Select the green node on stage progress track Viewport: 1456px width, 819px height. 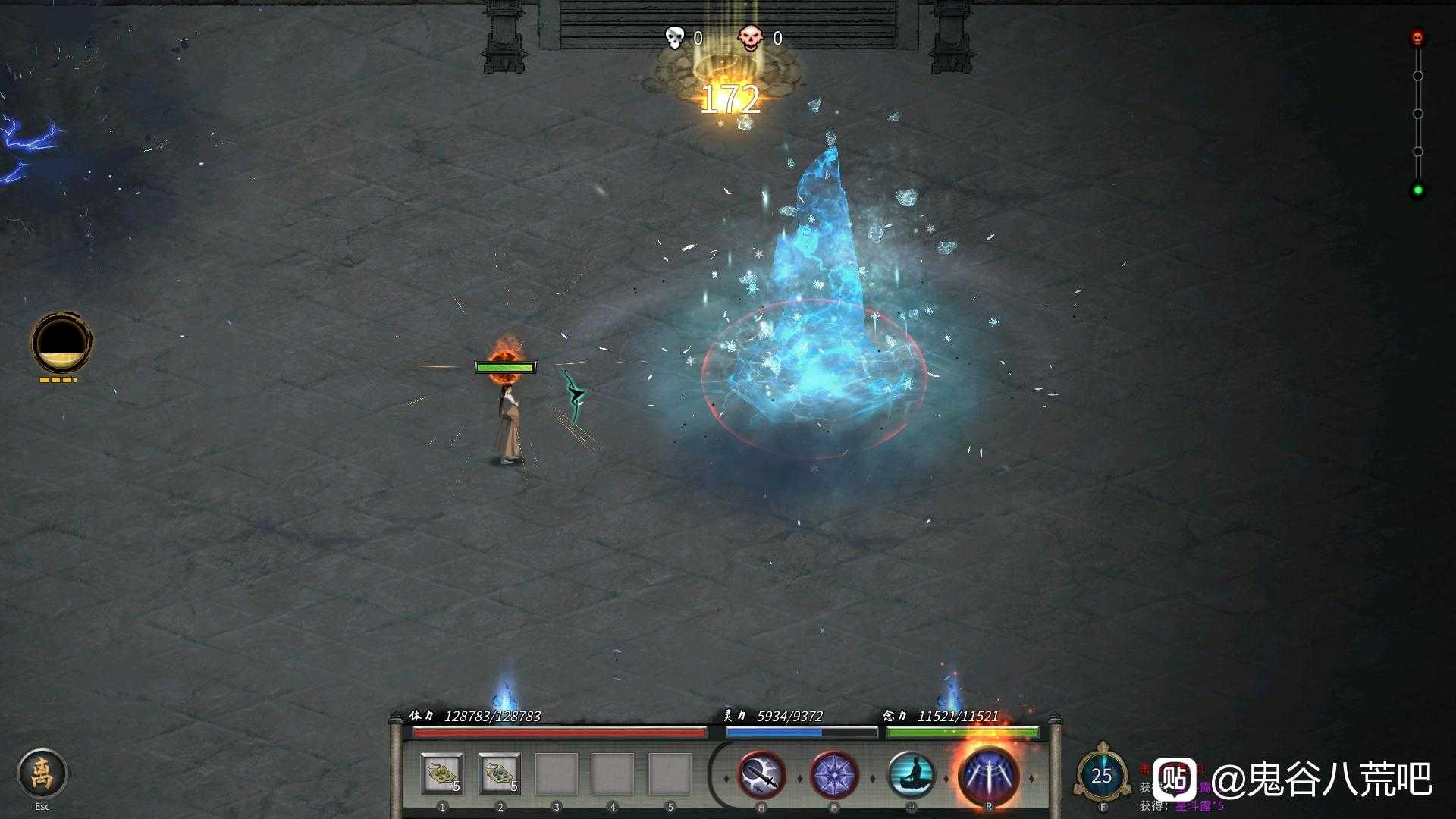1417,190
